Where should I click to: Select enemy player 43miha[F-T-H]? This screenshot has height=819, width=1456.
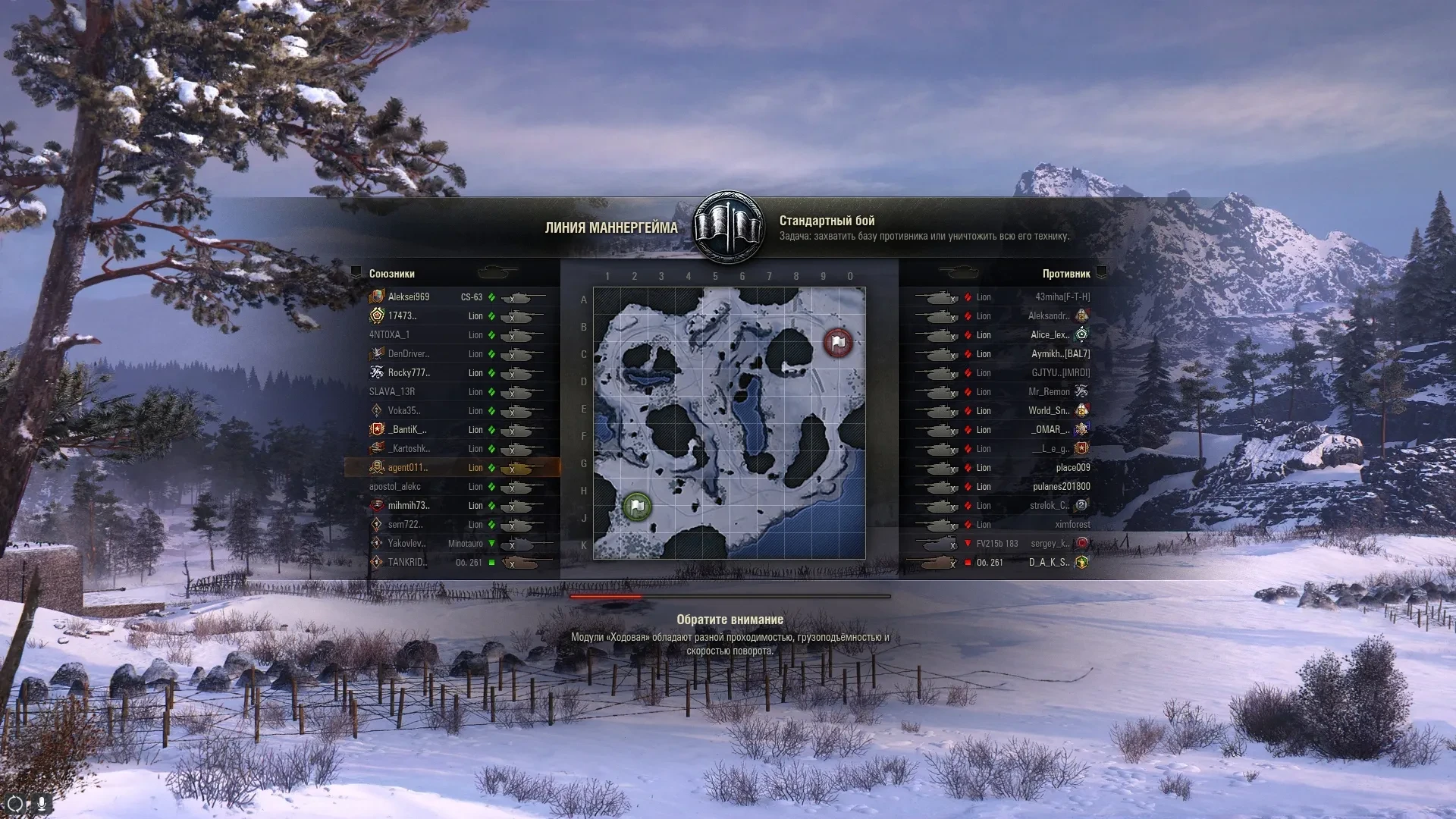1062,297
